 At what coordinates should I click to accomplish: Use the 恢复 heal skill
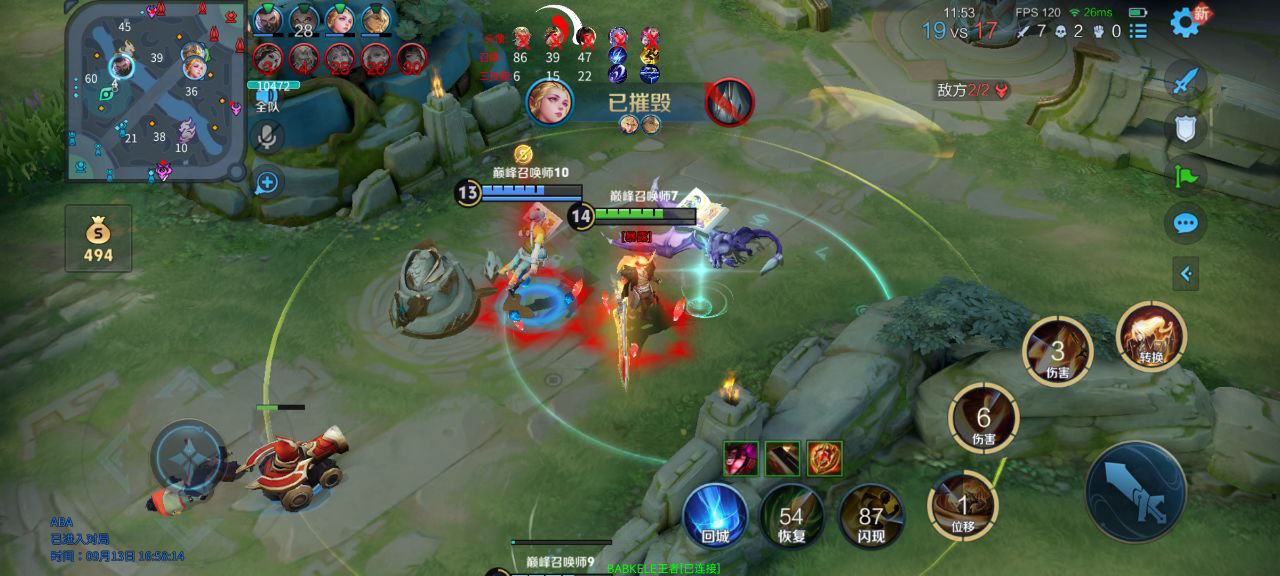coord(792,516)
